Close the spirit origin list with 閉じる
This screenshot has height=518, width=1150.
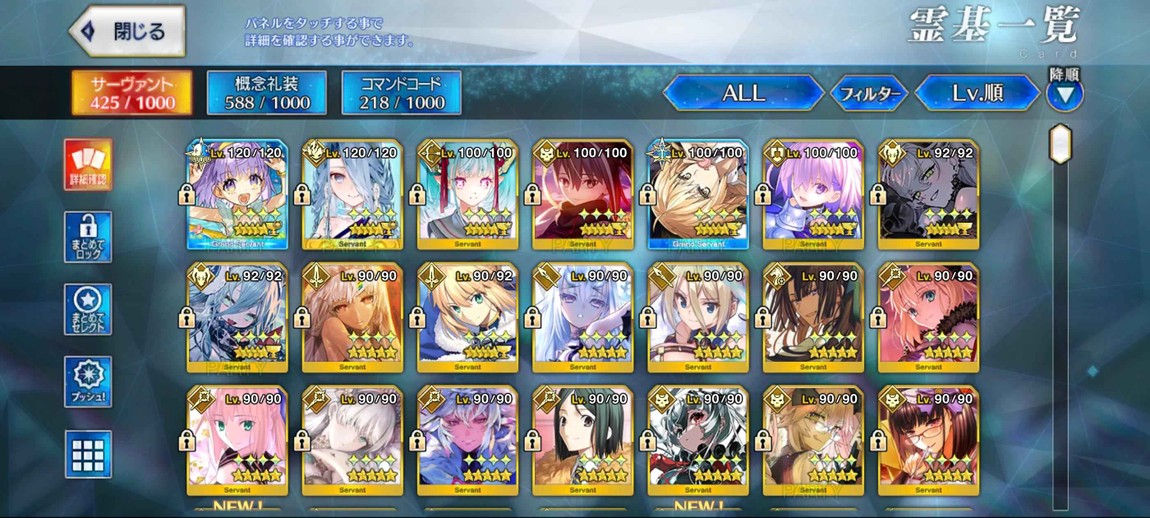tap(127, 31)
